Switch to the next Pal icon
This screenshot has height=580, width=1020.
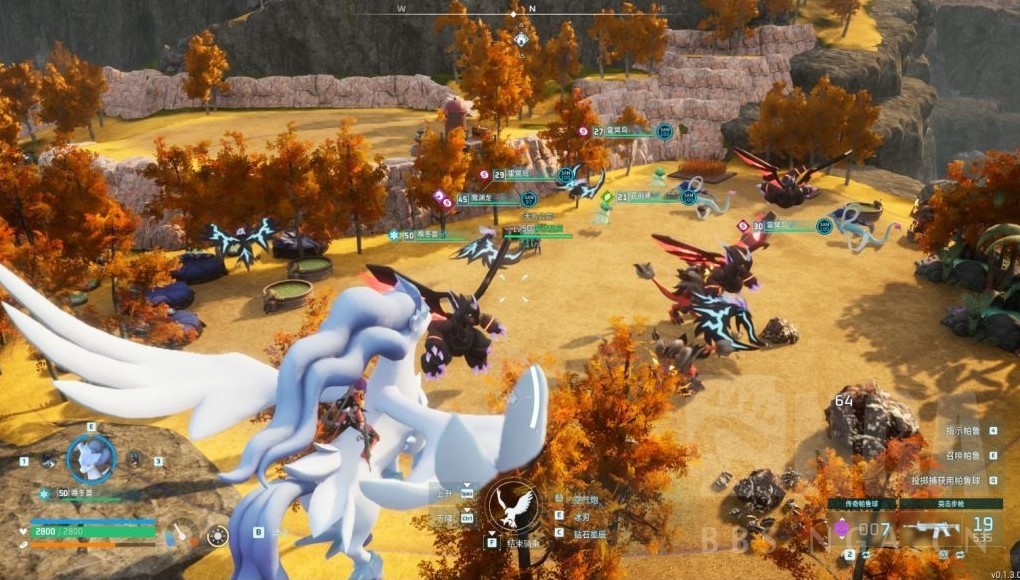(x=133, y=460)
